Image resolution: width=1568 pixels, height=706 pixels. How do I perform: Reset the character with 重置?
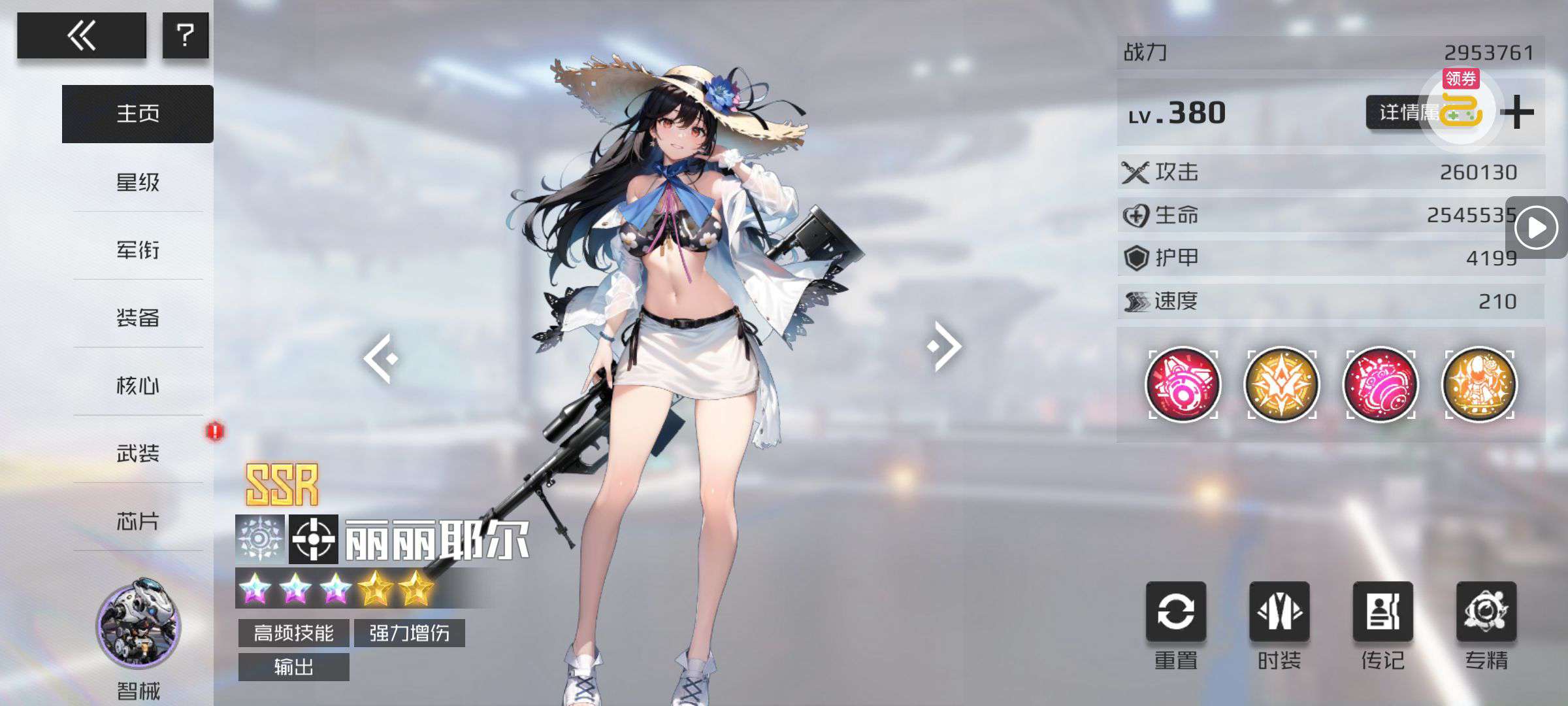click(x=1176, y=613)
